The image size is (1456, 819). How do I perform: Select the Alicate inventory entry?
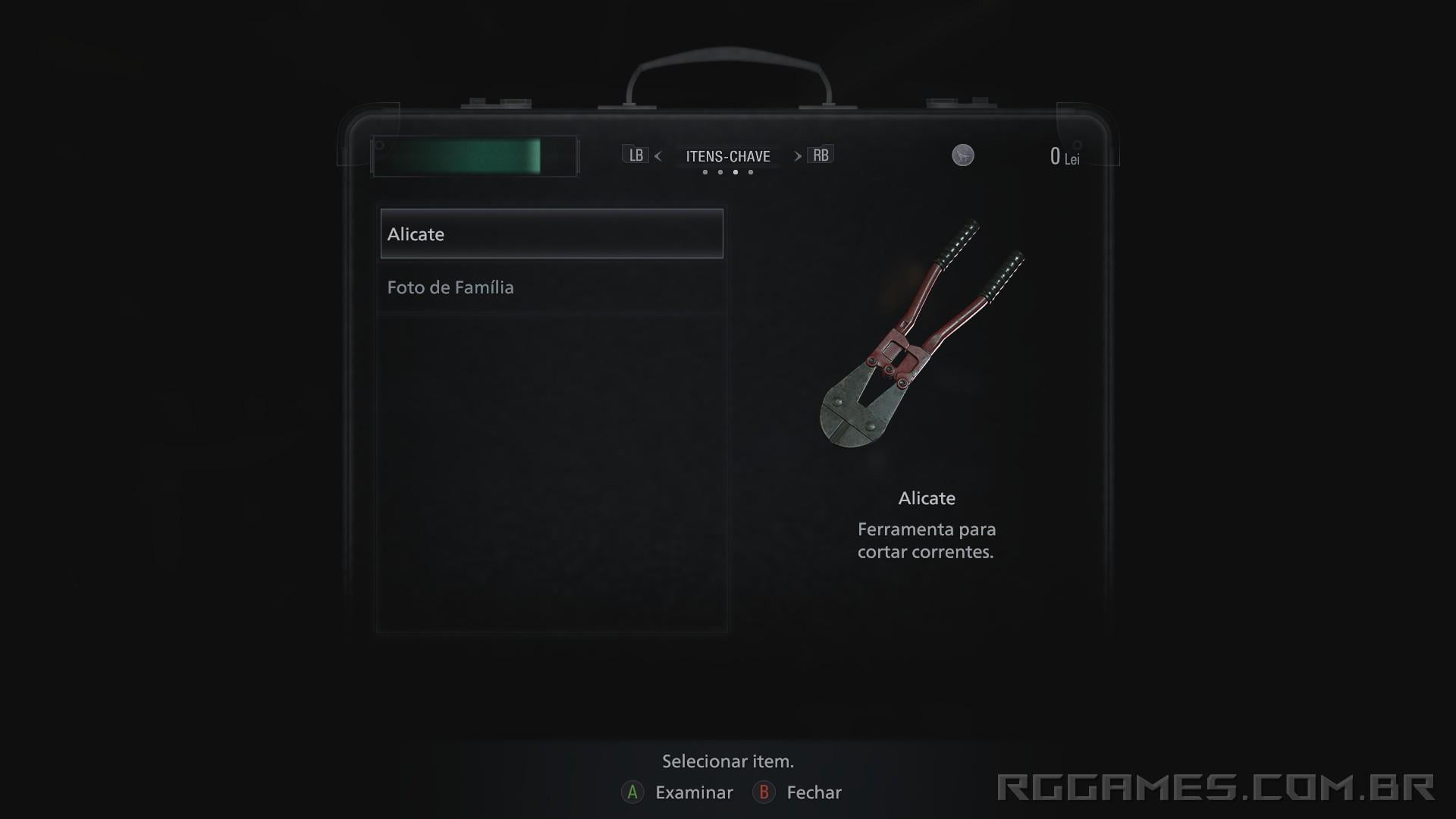tap(551, 234)
